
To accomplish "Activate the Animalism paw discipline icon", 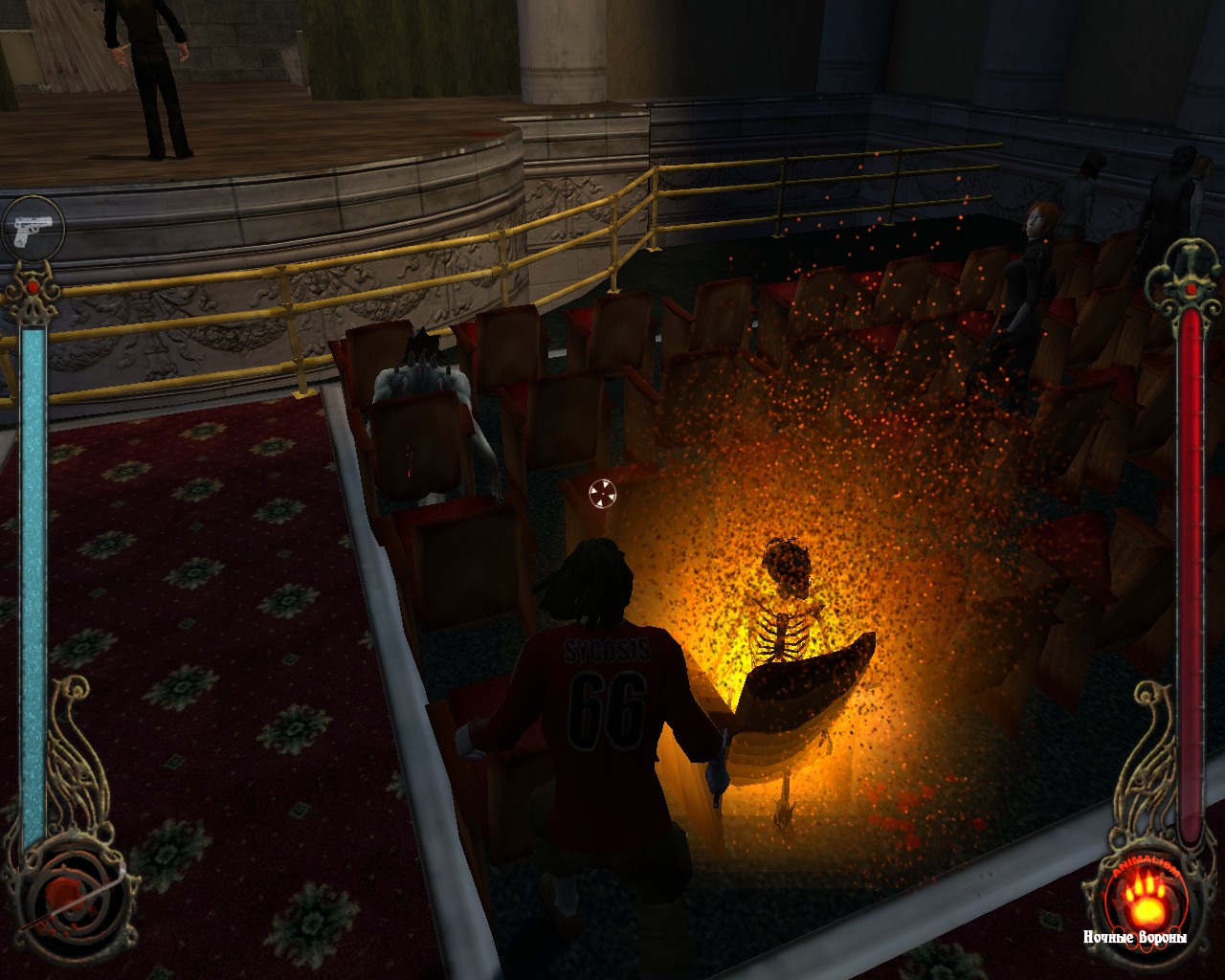I will pyautogui.click(x=1135, y=896).
